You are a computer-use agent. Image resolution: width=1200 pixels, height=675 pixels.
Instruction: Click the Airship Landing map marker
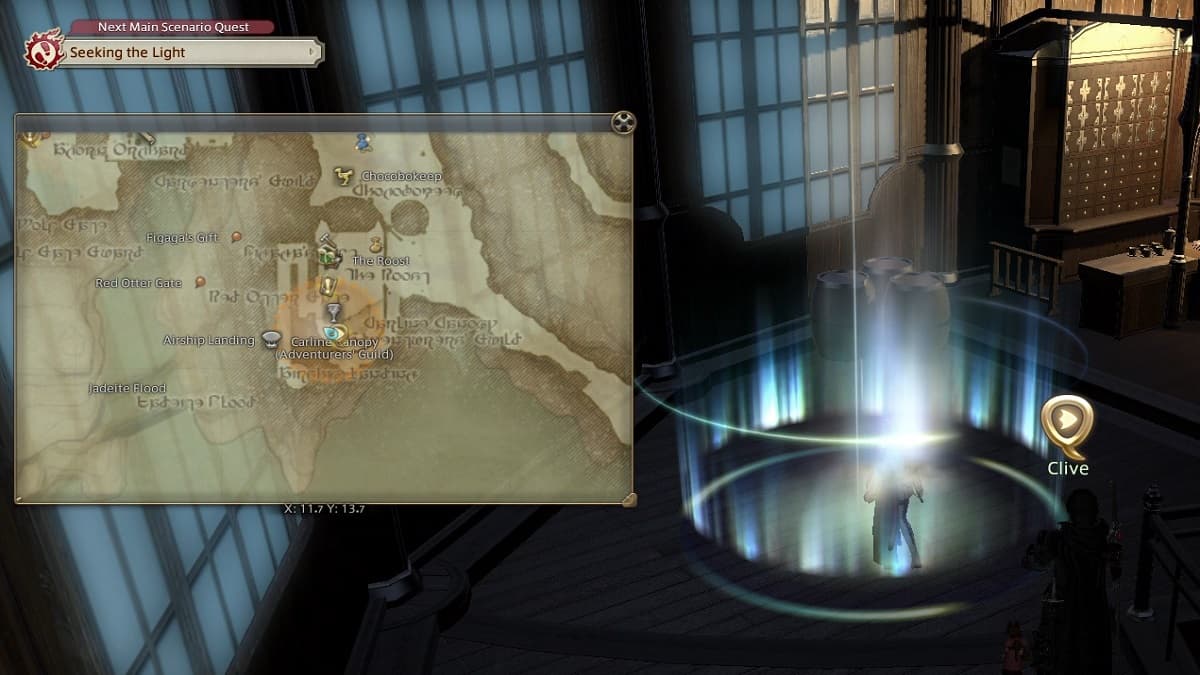point(270,339)
